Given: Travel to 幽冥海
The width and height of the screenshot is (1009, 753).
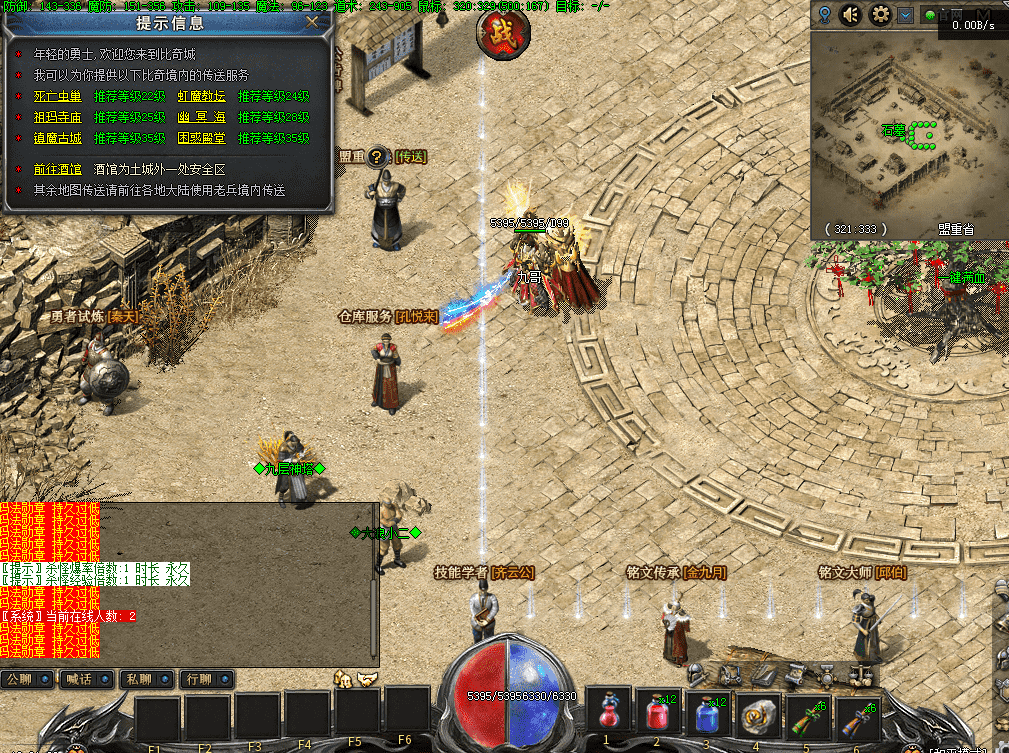Looking at the screenshot, I should point(202,117).
